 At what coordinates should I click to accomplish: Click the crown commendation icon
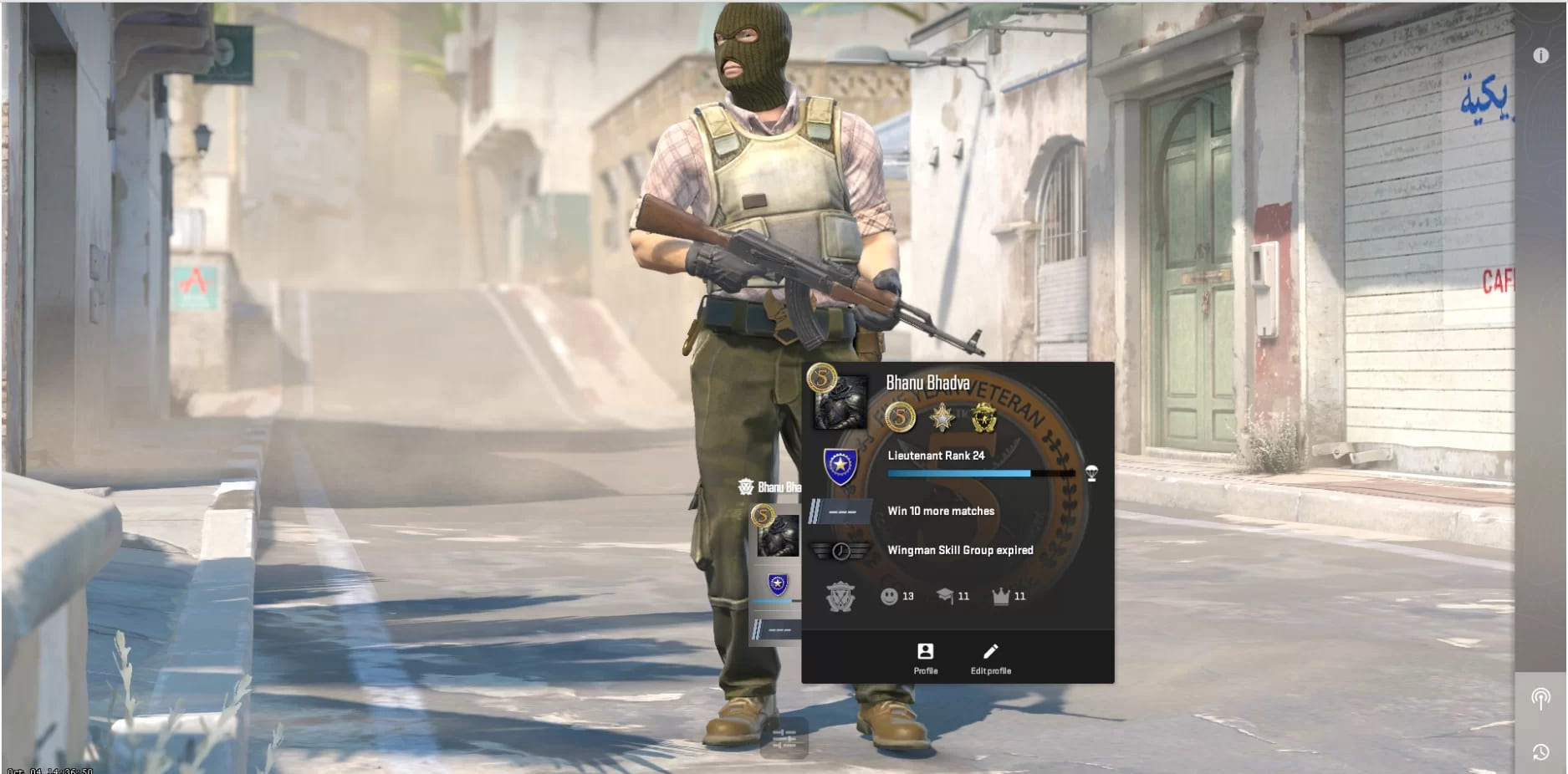1000,596
